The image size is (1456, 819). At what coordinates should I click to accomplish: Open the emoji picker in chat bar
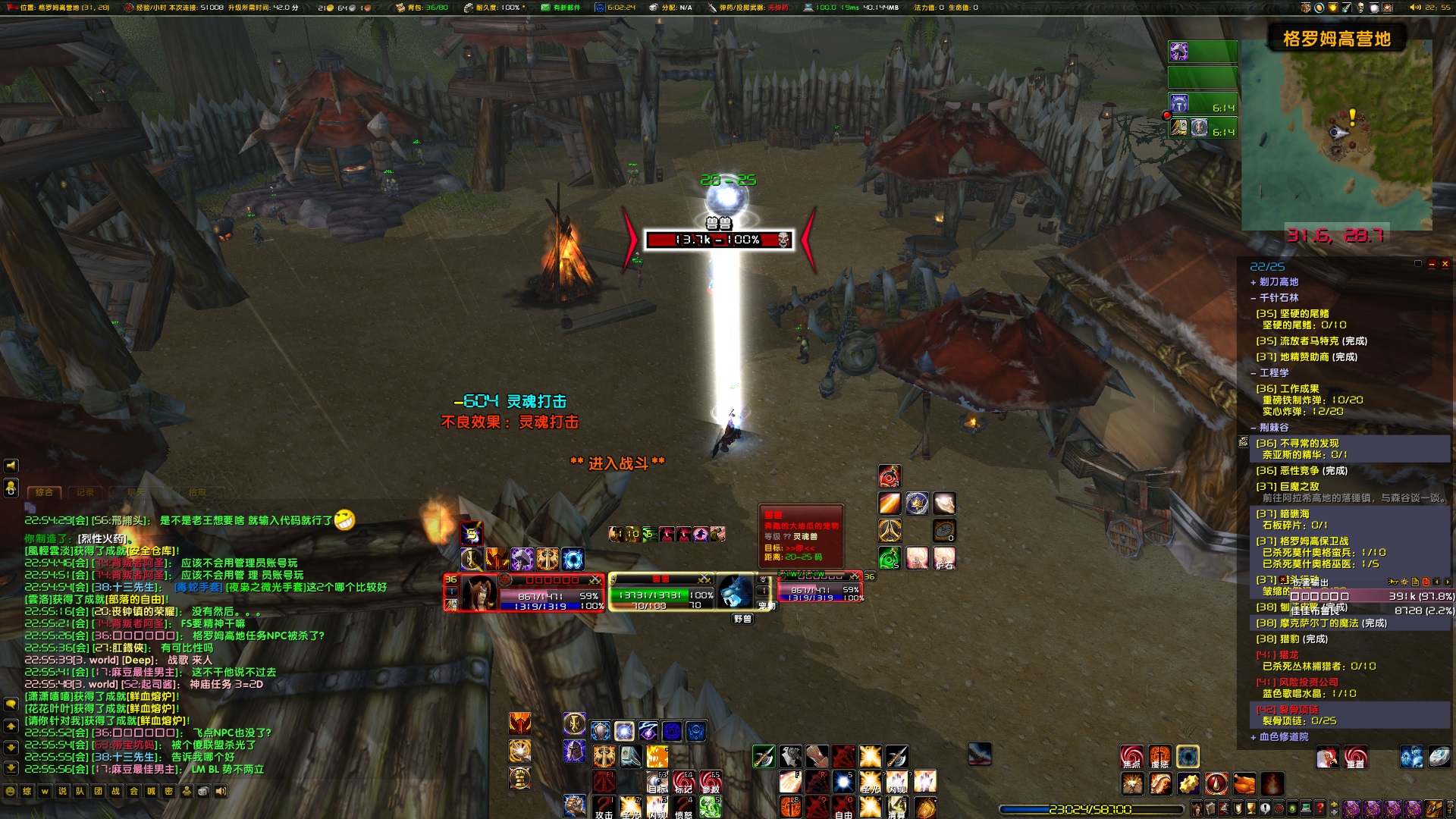pos(10,791)
